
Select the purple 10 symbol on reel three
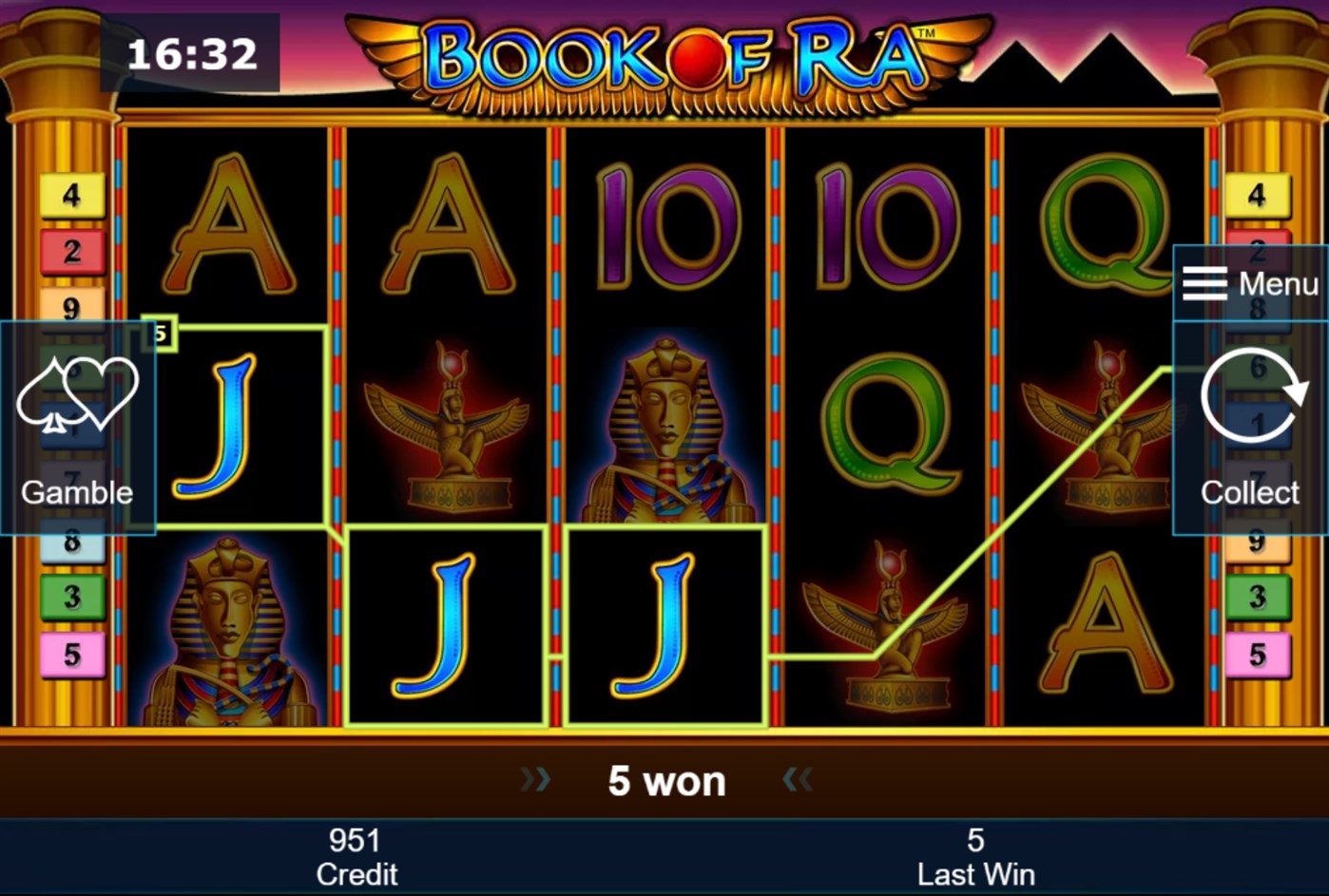[665, 228]
